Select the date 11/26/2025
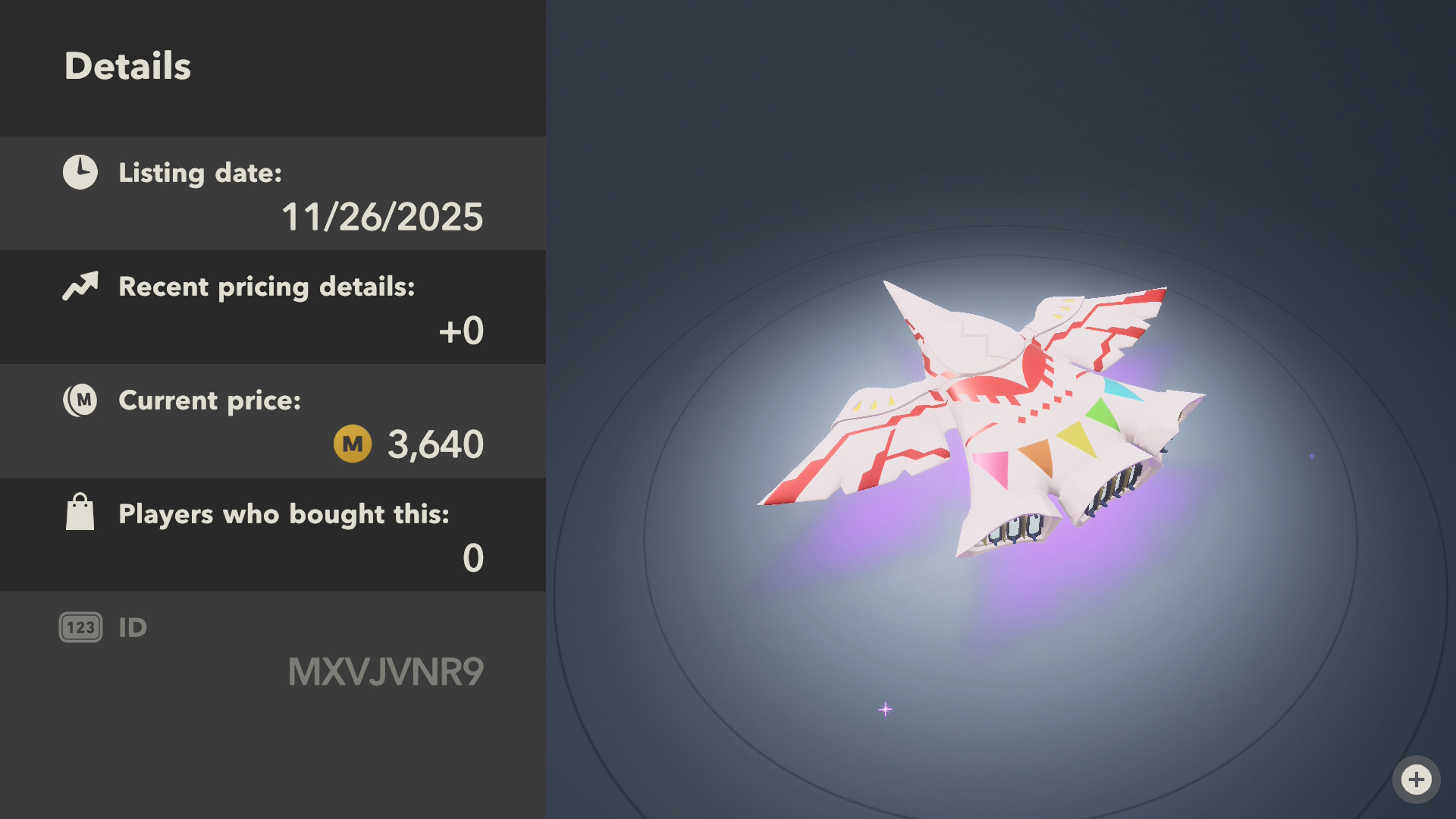 click(383, 217)
